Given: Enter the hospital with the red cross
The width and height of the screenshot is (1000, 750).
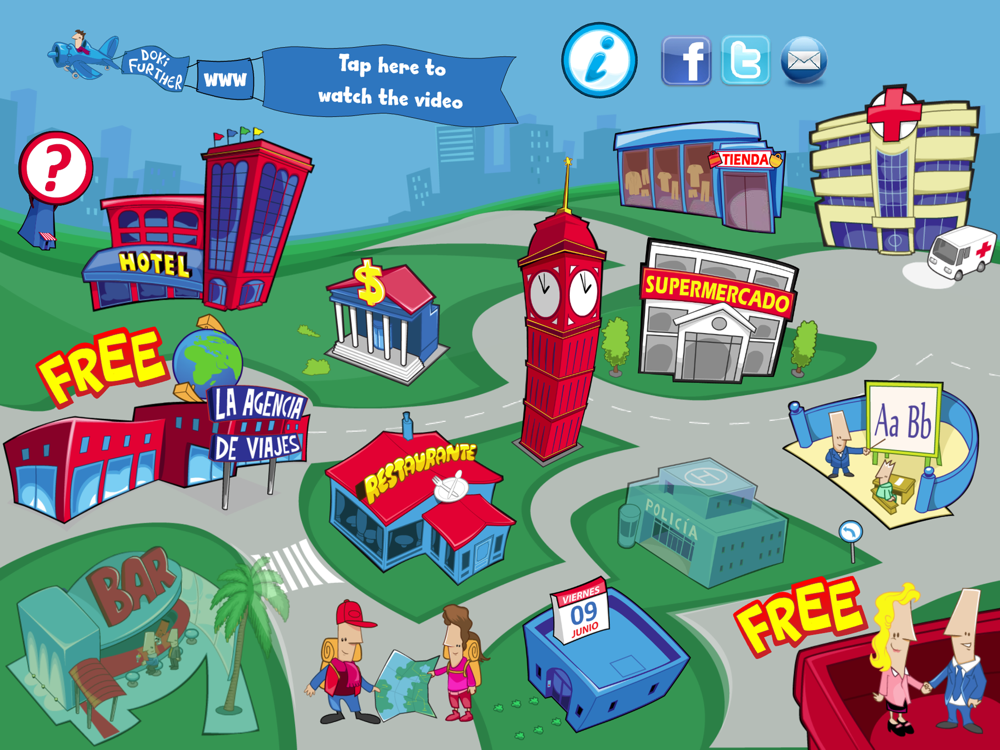Looking at the screenshot, I should click(890, 175).
